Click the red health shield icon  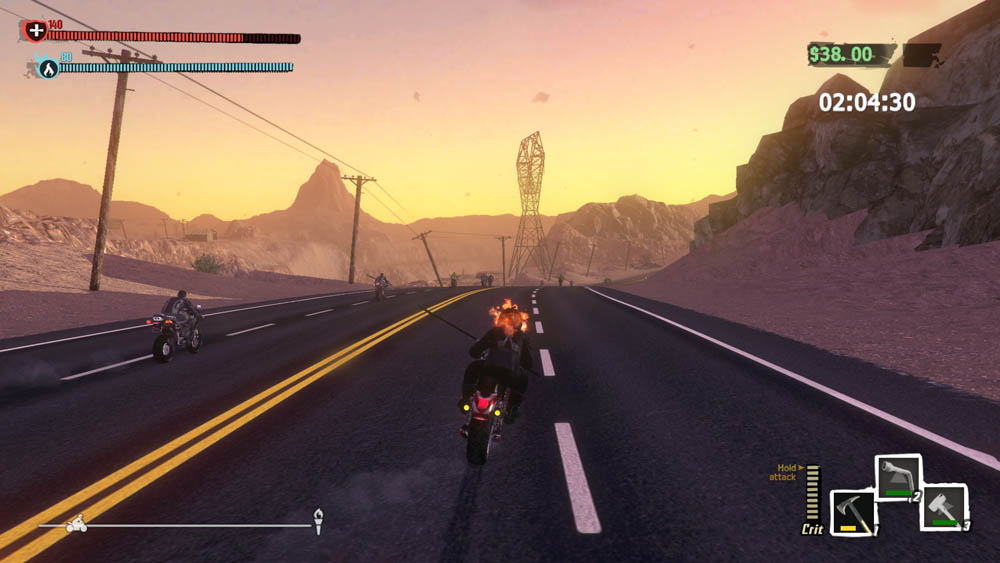[35, 31]
